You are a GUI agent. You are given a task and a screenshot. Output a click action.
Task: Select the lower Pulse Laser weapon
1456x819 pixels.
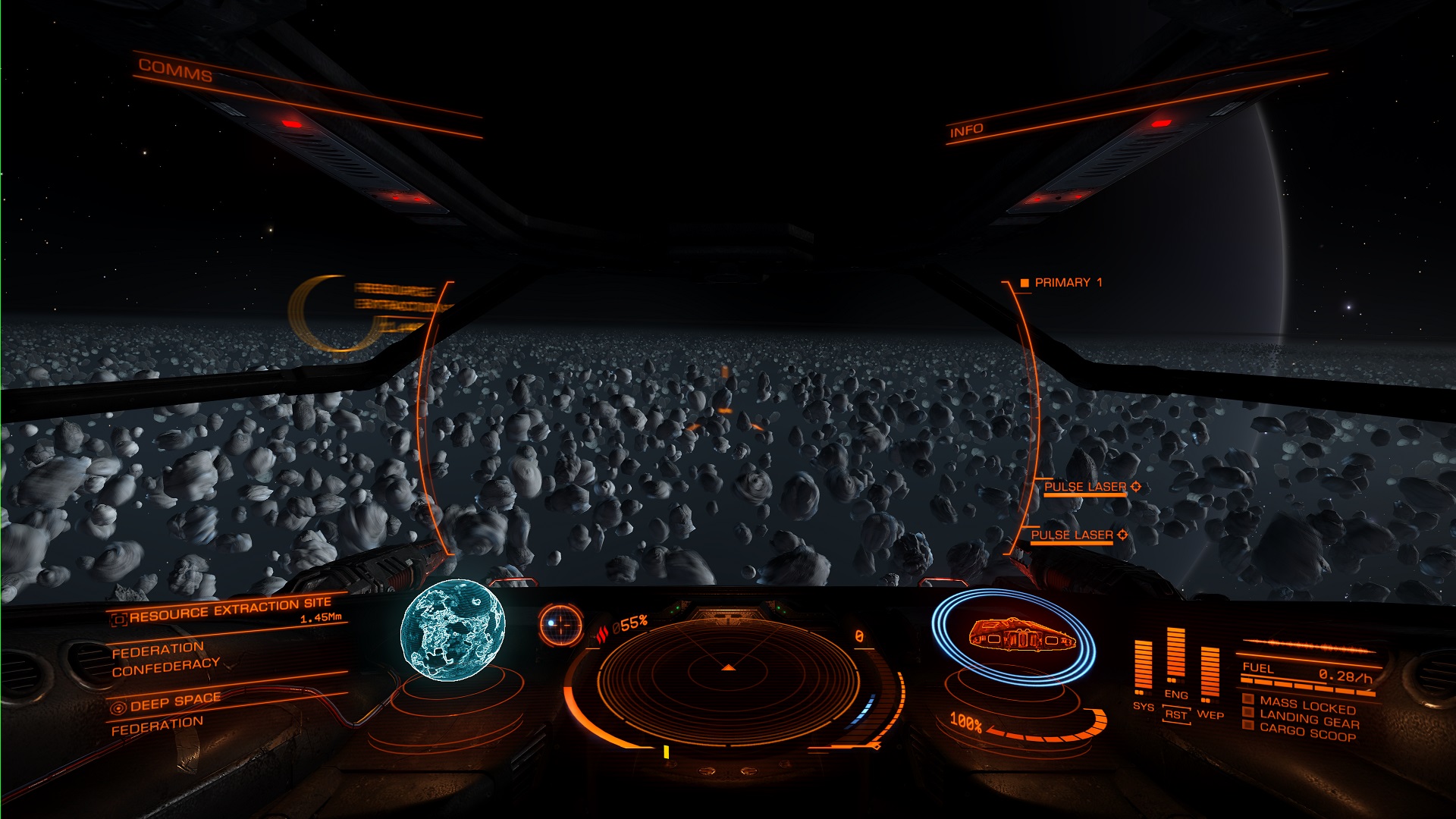[x=1072, y=535]
